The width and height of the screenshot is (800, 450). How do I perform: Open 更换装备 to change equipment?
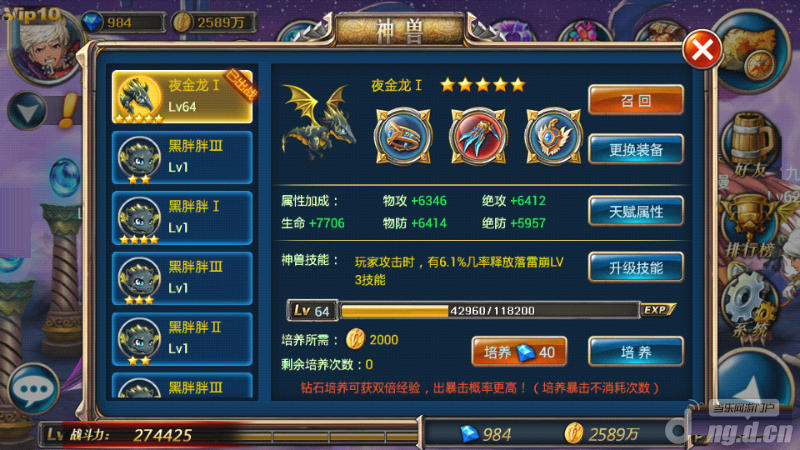(x=636, y=150)
